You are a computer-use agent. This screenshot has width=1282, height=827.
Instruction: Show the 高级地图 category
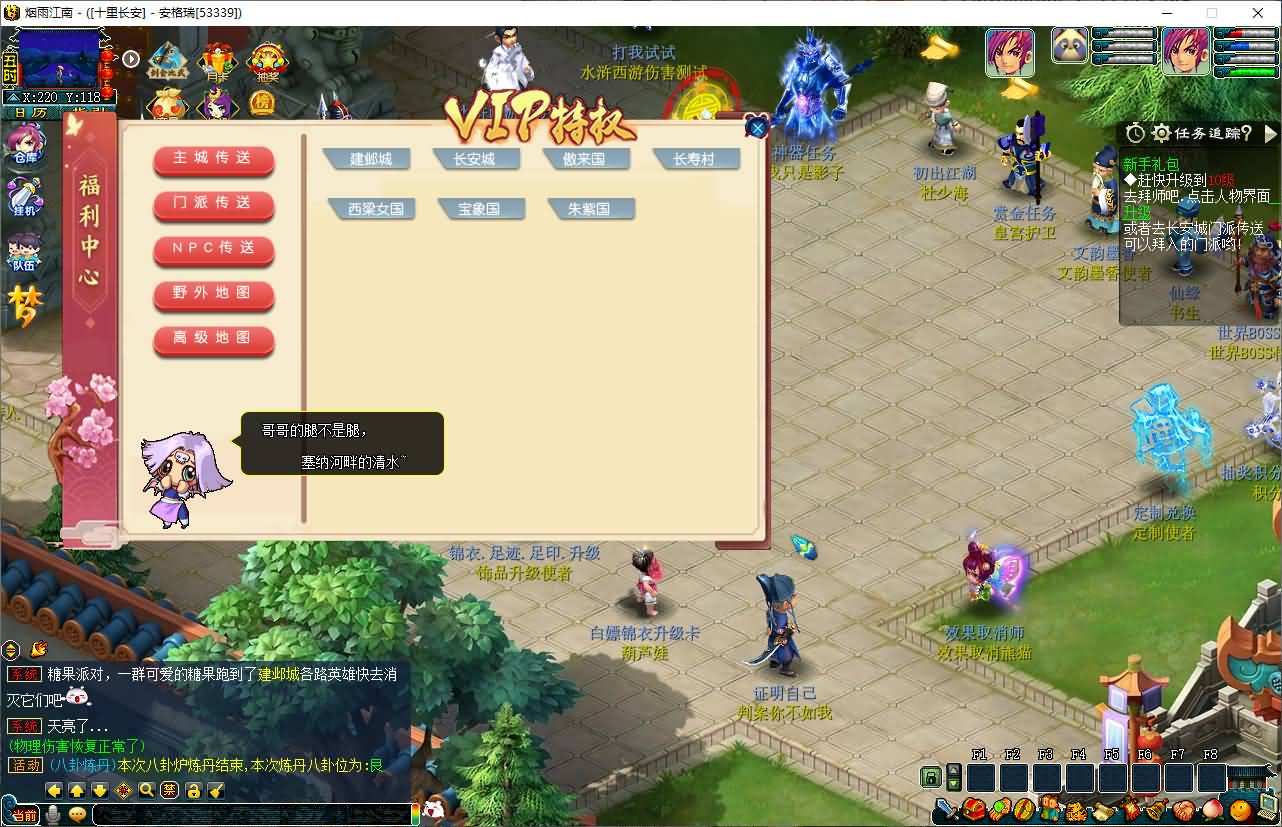[x=213, y=339]
